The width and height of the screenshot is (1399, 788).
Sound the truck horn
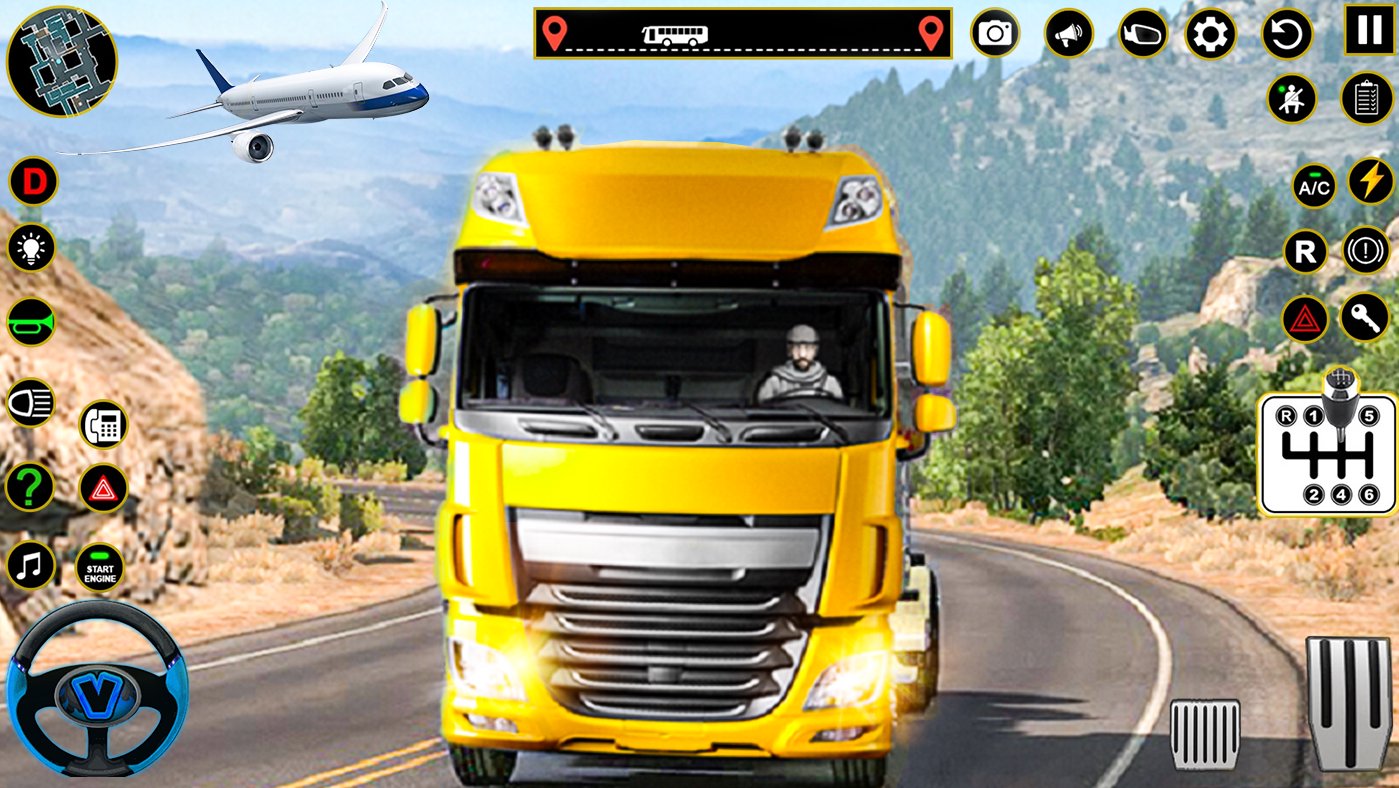tap(30, 320)
